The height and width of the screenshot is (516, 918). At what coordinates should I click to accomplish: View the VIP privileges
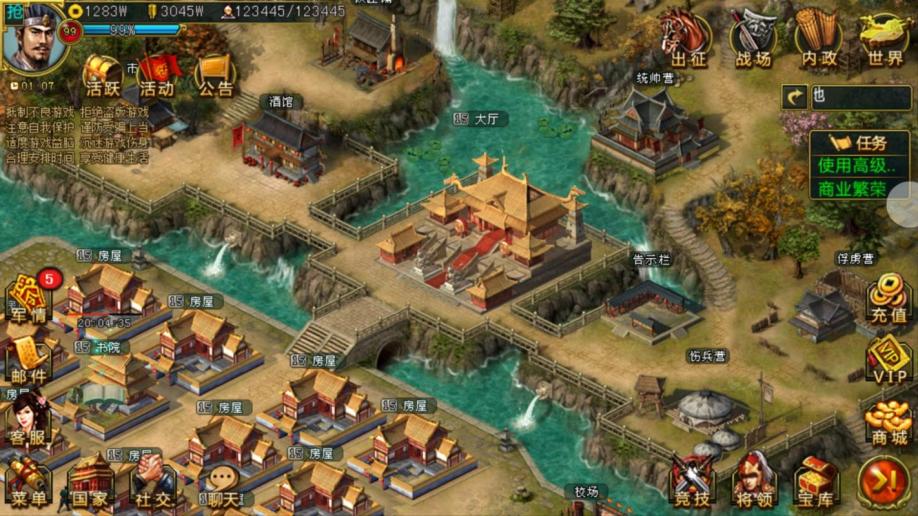(x=887, y=361)
